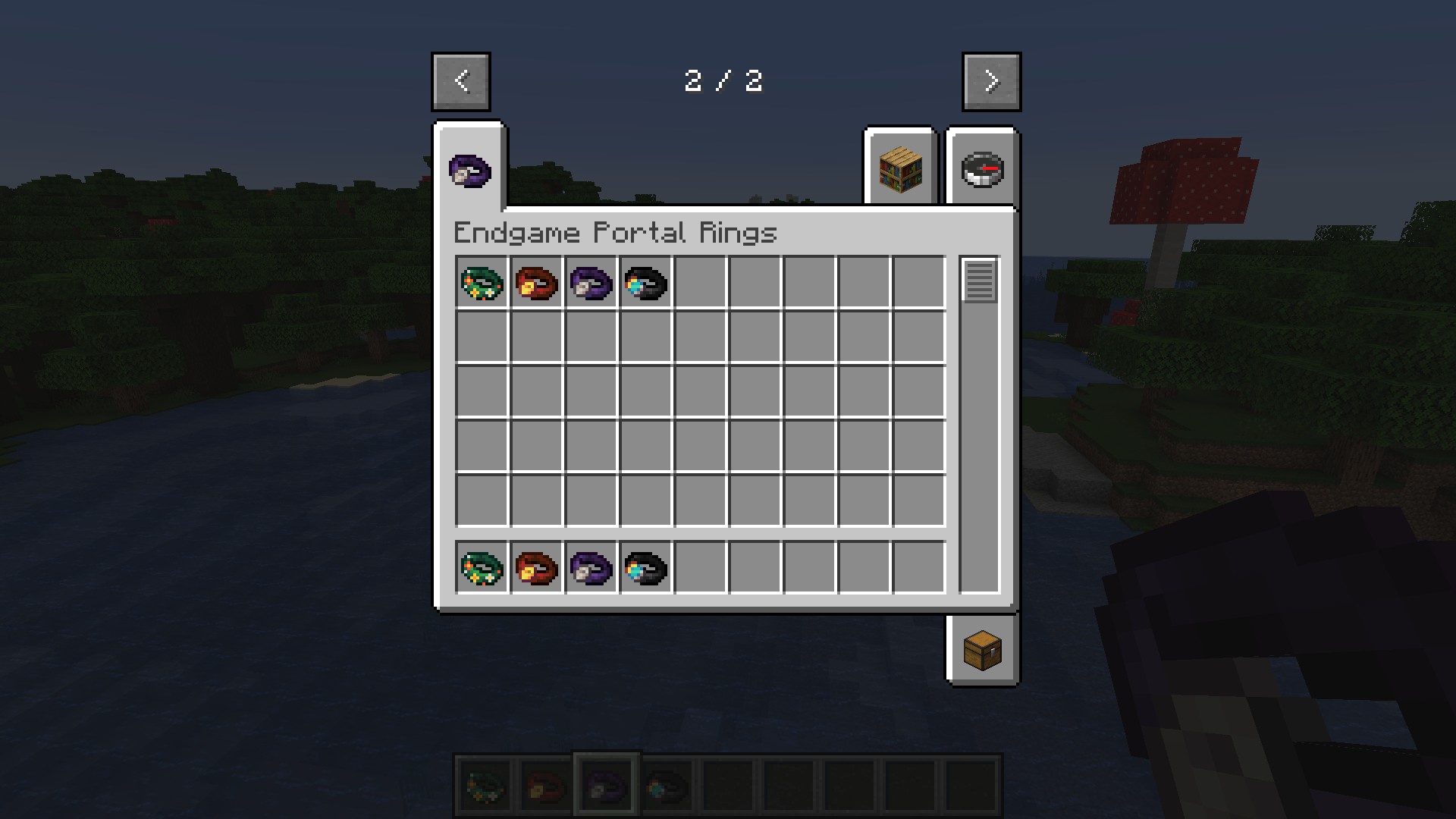Open the chest Survival Inventory tab
1456x819 pixels.
coord(982,650)
